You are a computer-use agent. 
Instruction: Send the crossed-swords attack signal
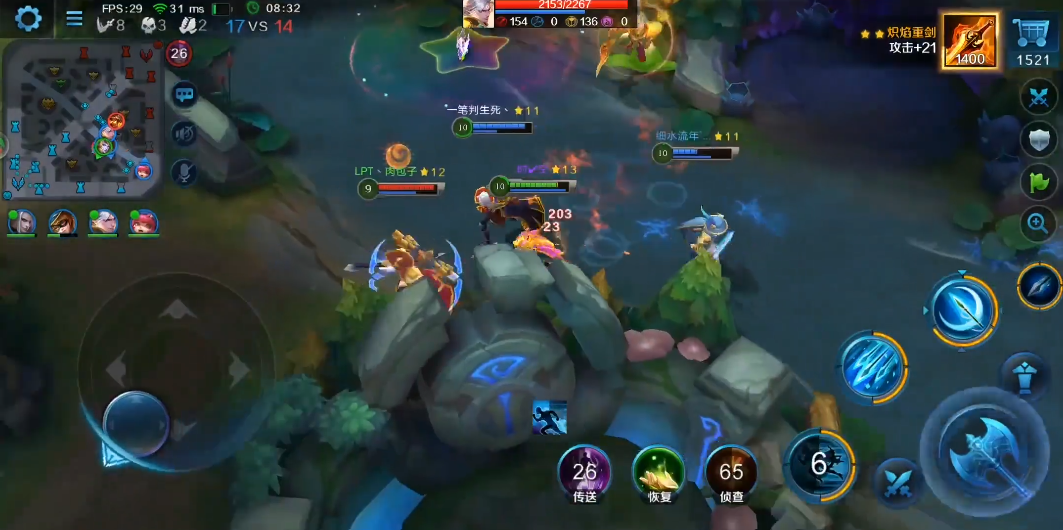click(1038, 98)
